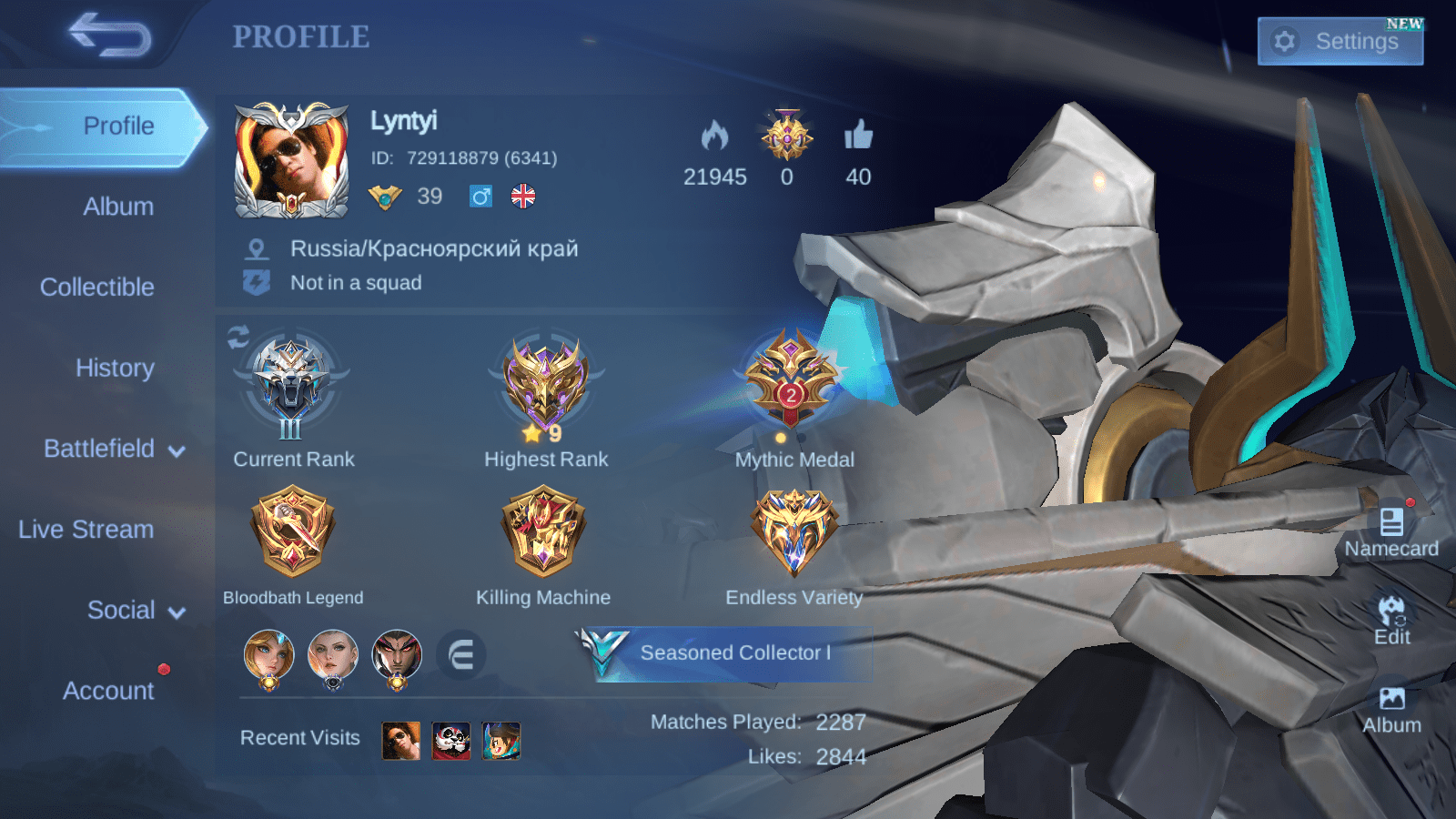Image resolution: width=1456 pixels, height=819 pixels.
Task: Open the Settings button
Action: pos(1340,41)
